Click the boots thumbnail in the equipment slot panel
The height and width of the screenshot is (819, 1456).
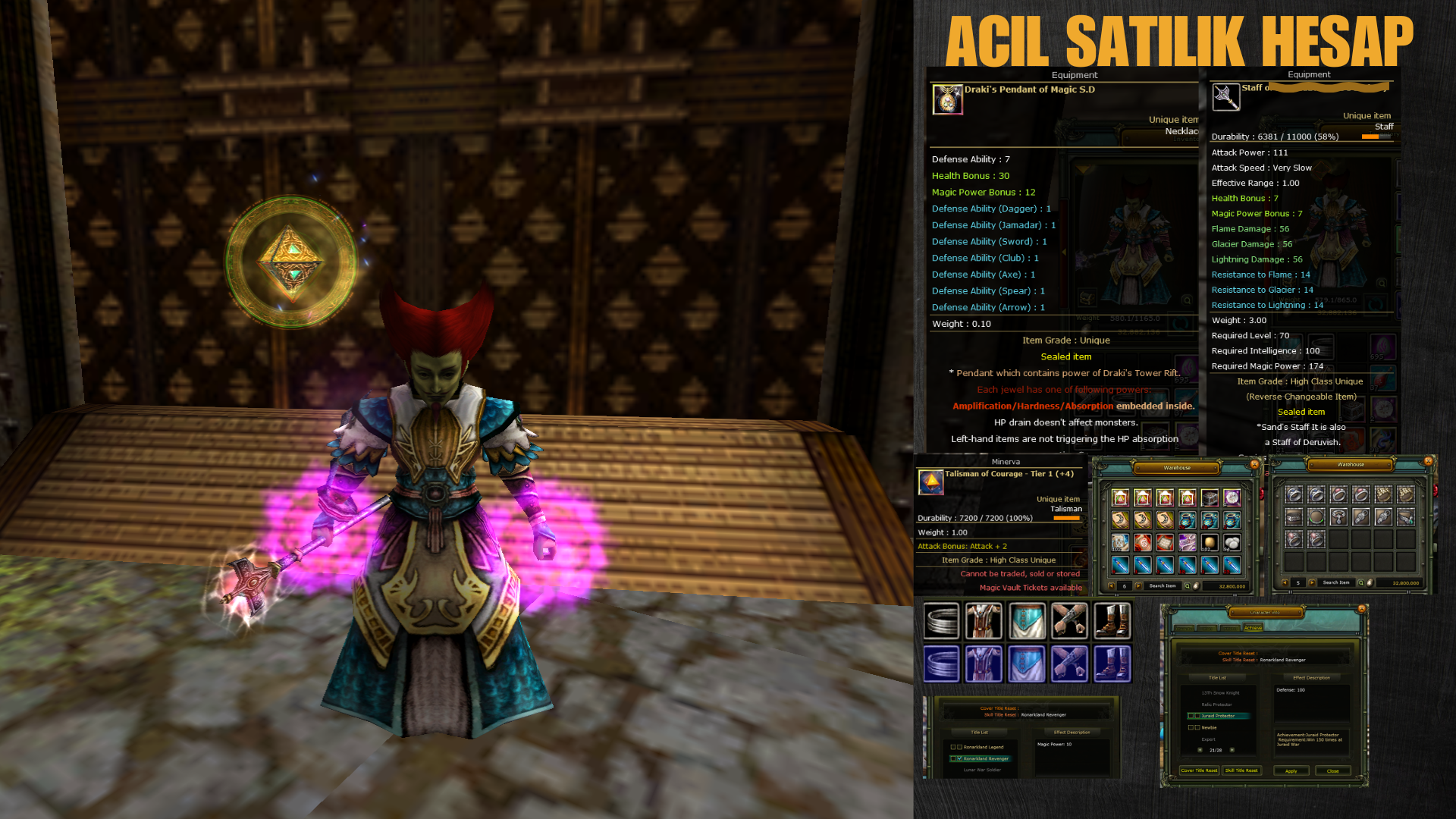click(x=1112, y=621)
